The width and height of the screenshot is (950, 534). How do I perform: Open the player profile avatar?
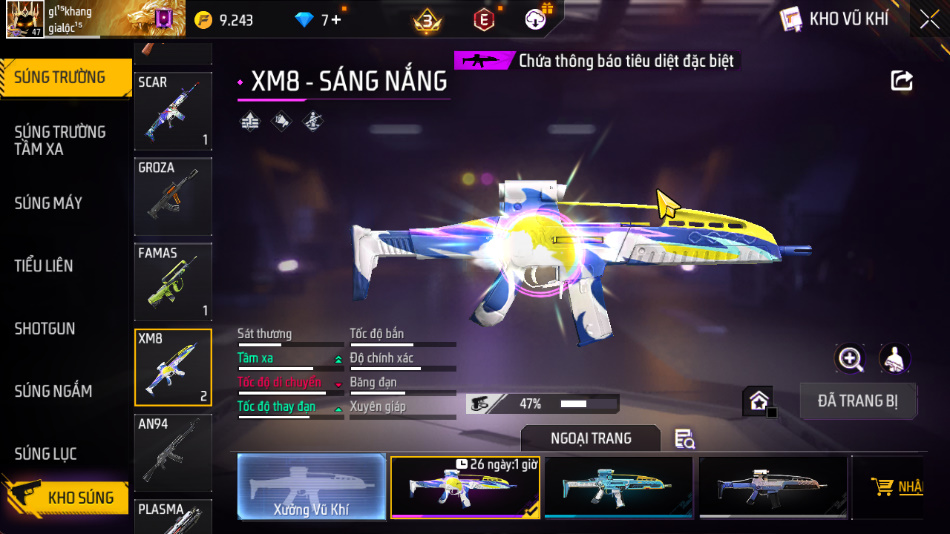point(24,20)
